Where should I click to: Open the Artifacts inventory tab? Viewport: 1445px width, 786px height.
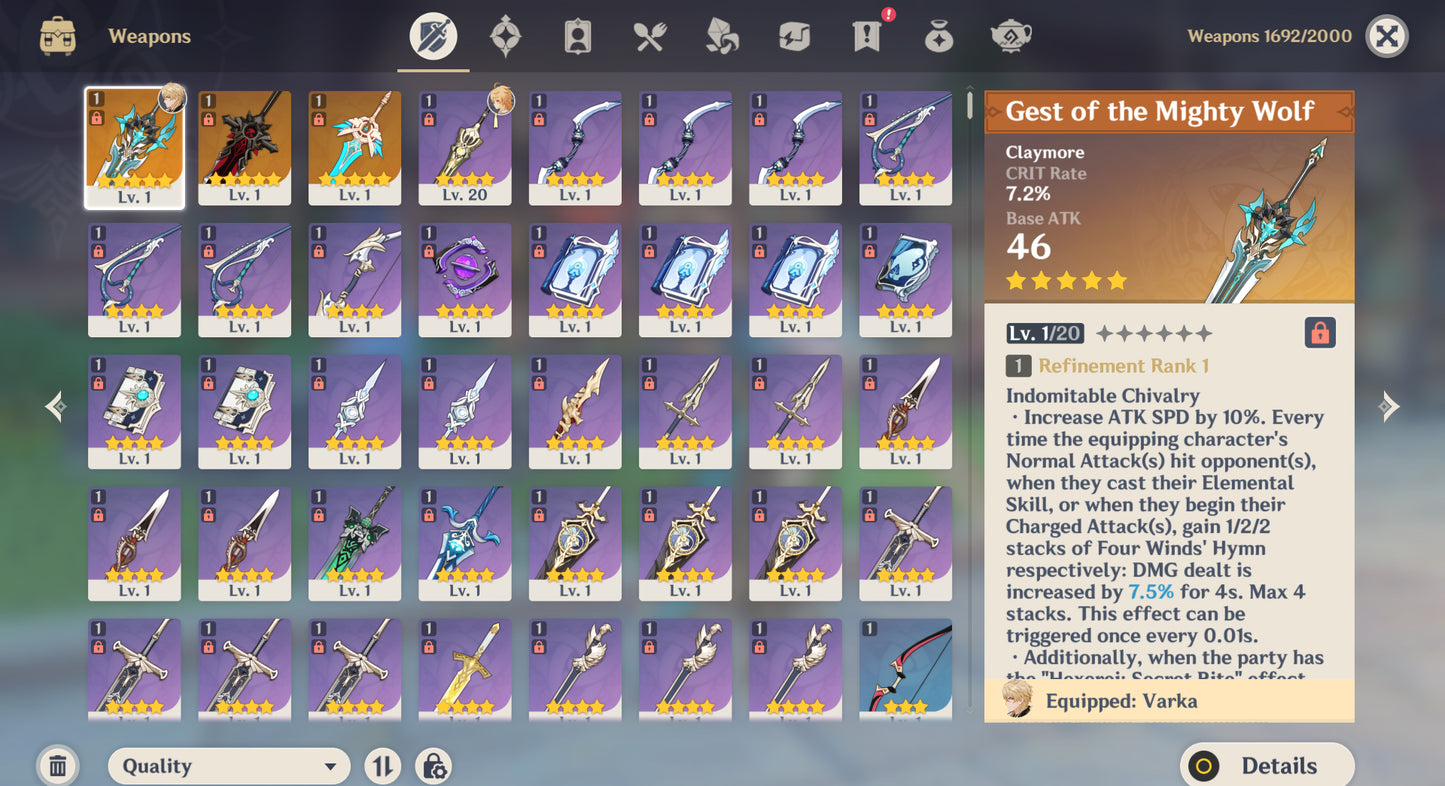click(x=506, y=36)
